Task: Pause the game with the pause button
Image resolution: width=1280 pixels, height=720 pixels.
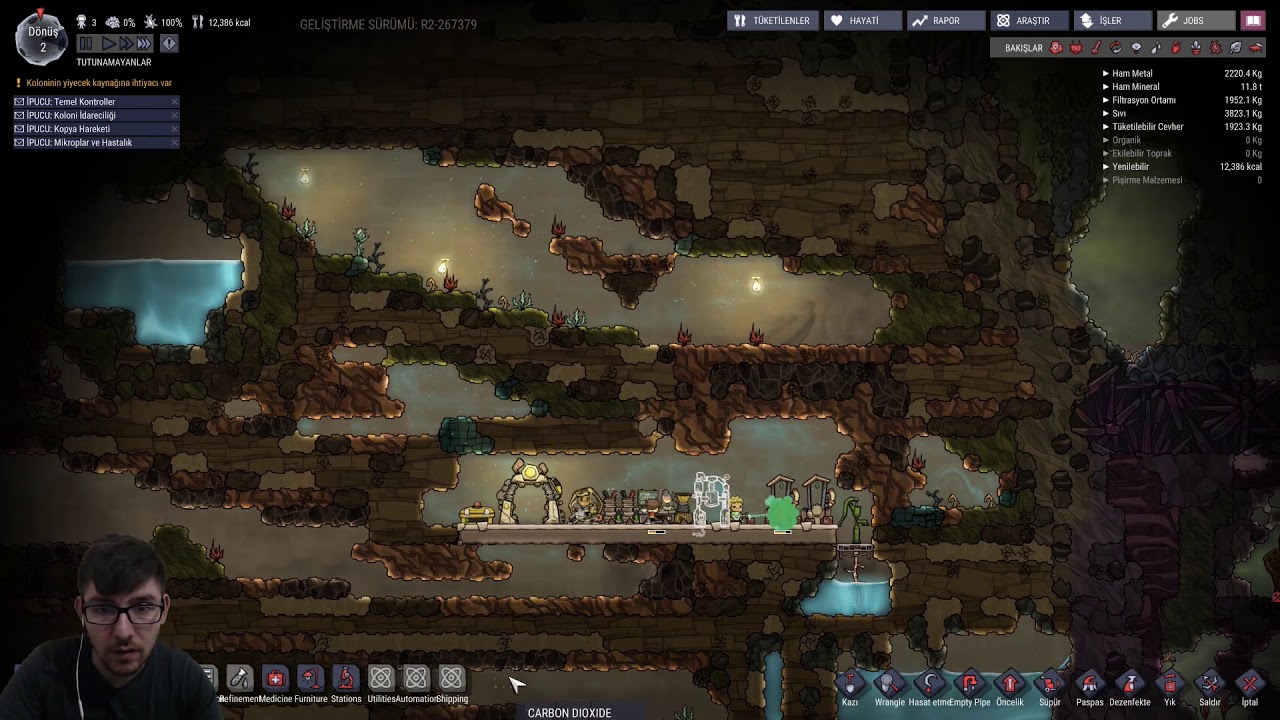Action: click(x=86, y=43)
